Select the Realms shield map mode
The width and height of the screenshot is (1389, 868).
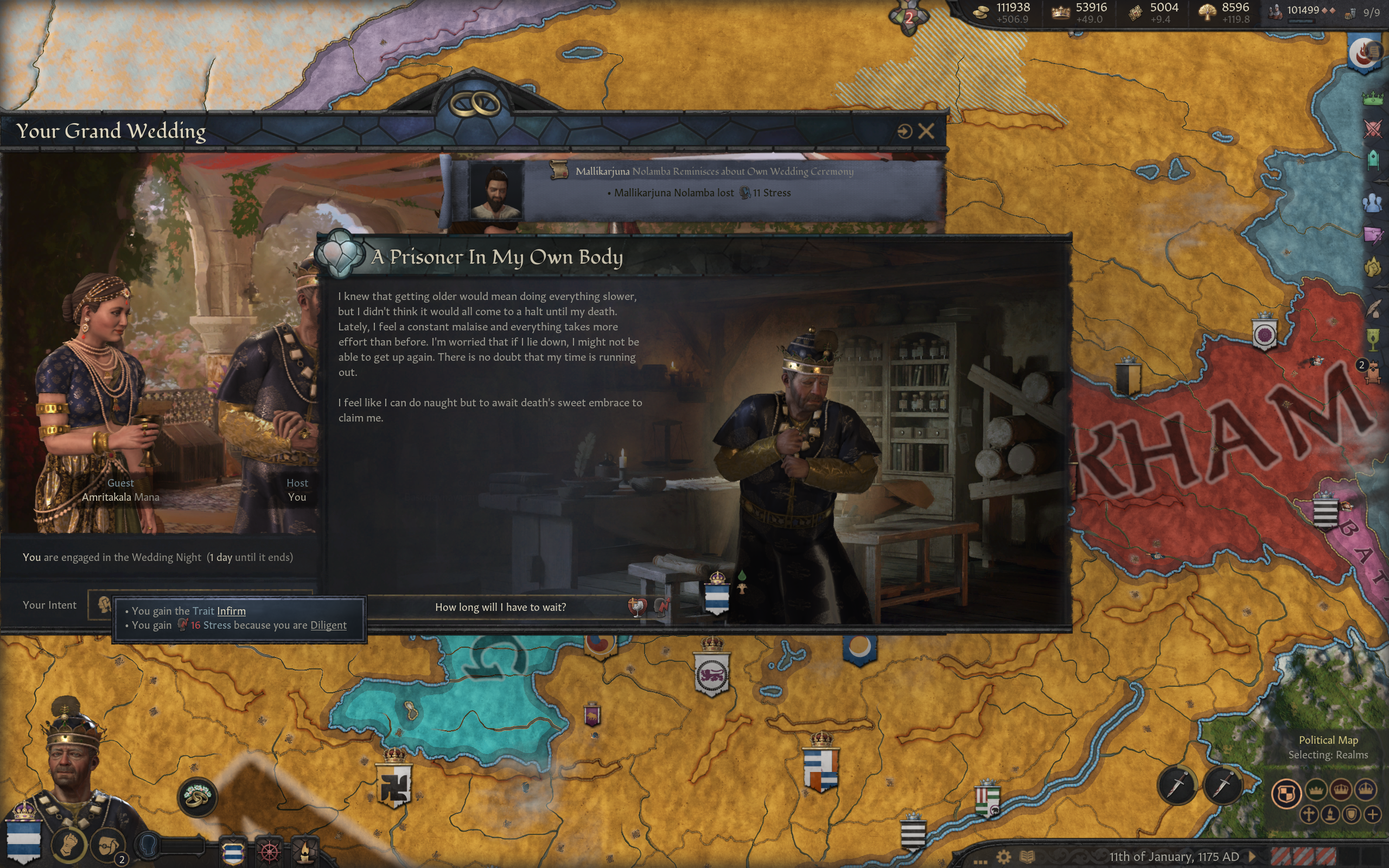(1286, 794)
